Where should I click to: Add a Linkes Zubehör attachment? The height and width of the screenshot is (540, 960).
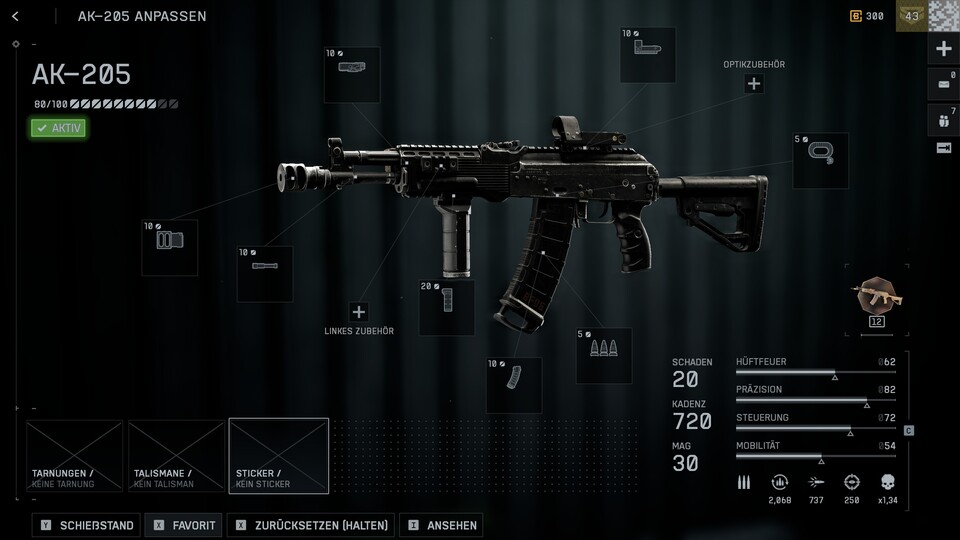coord(359,312)
